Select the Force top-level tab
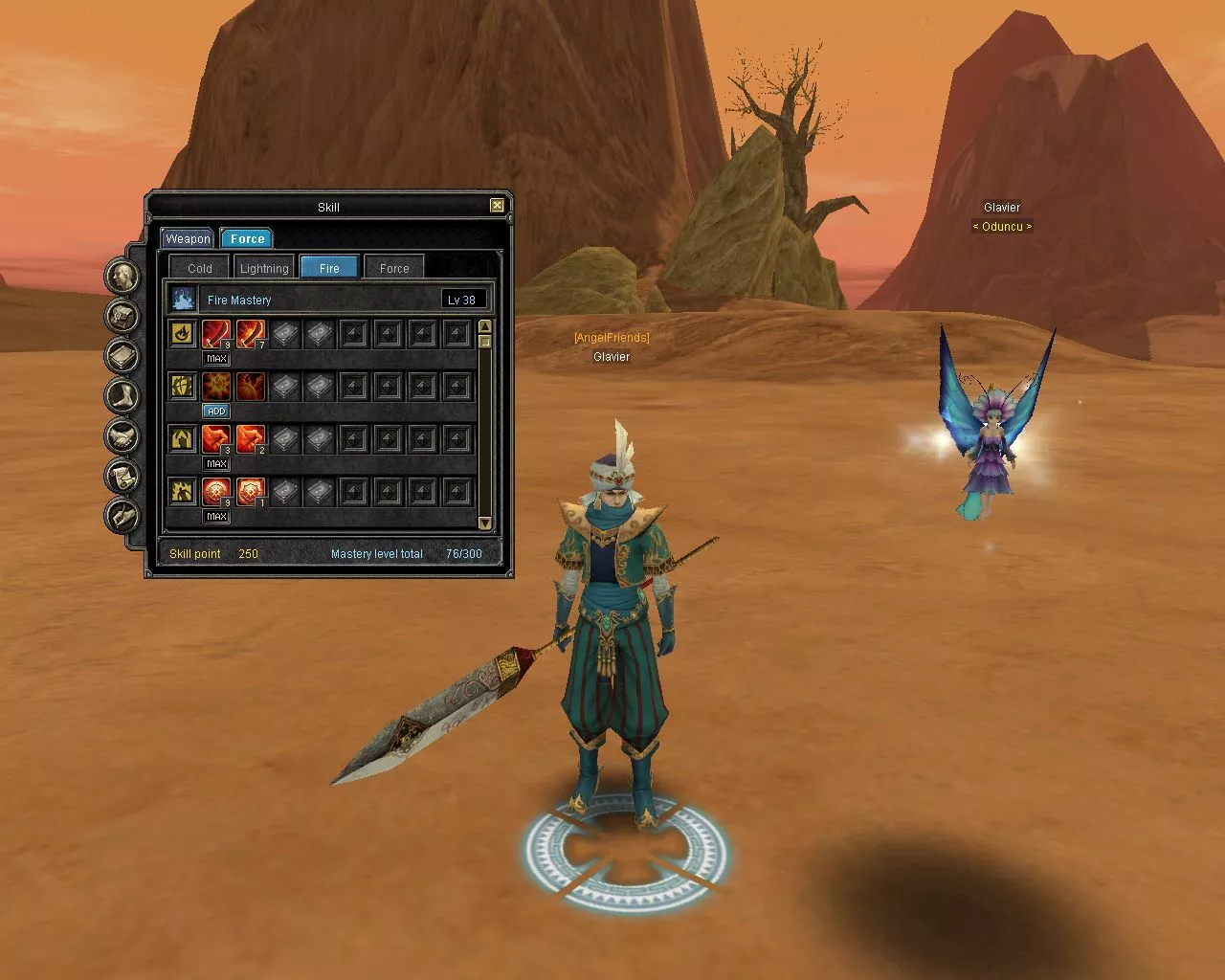Image resolution: width=1225 pixels, height=980 pixels. [247, 238]
